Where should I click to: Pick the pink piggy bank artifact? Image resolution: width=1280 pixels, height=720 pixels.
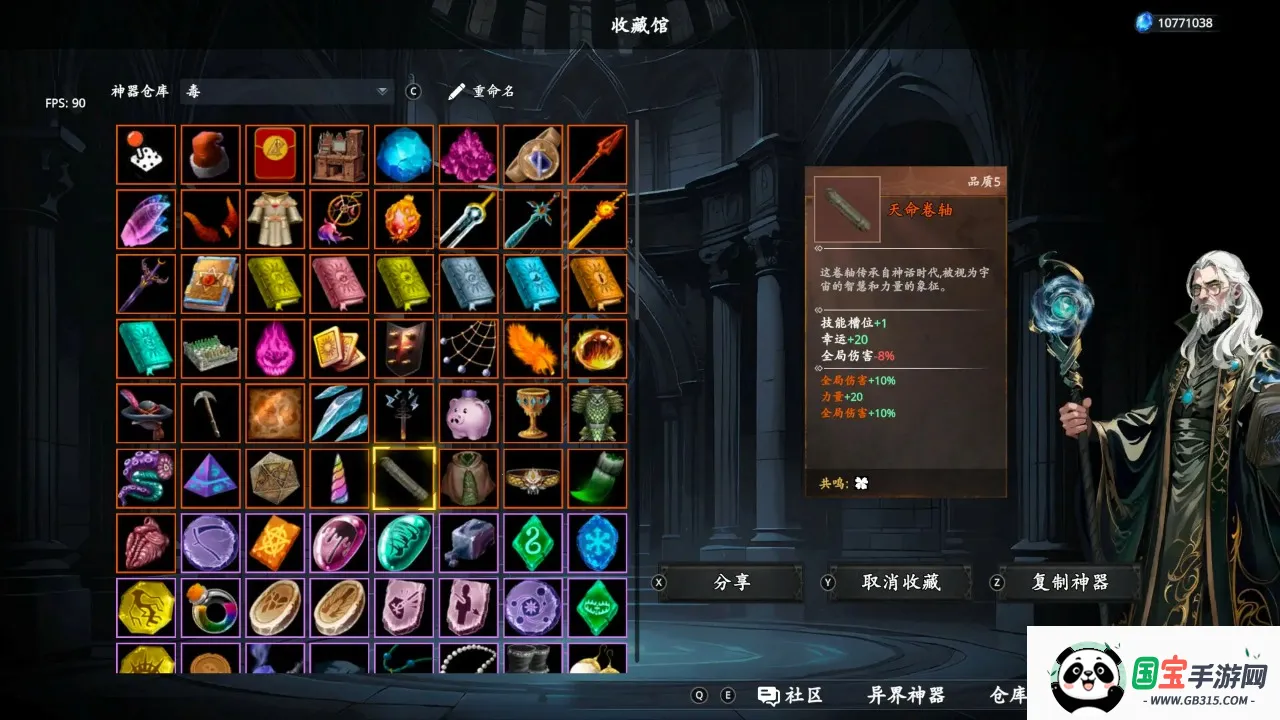[468, 413]
